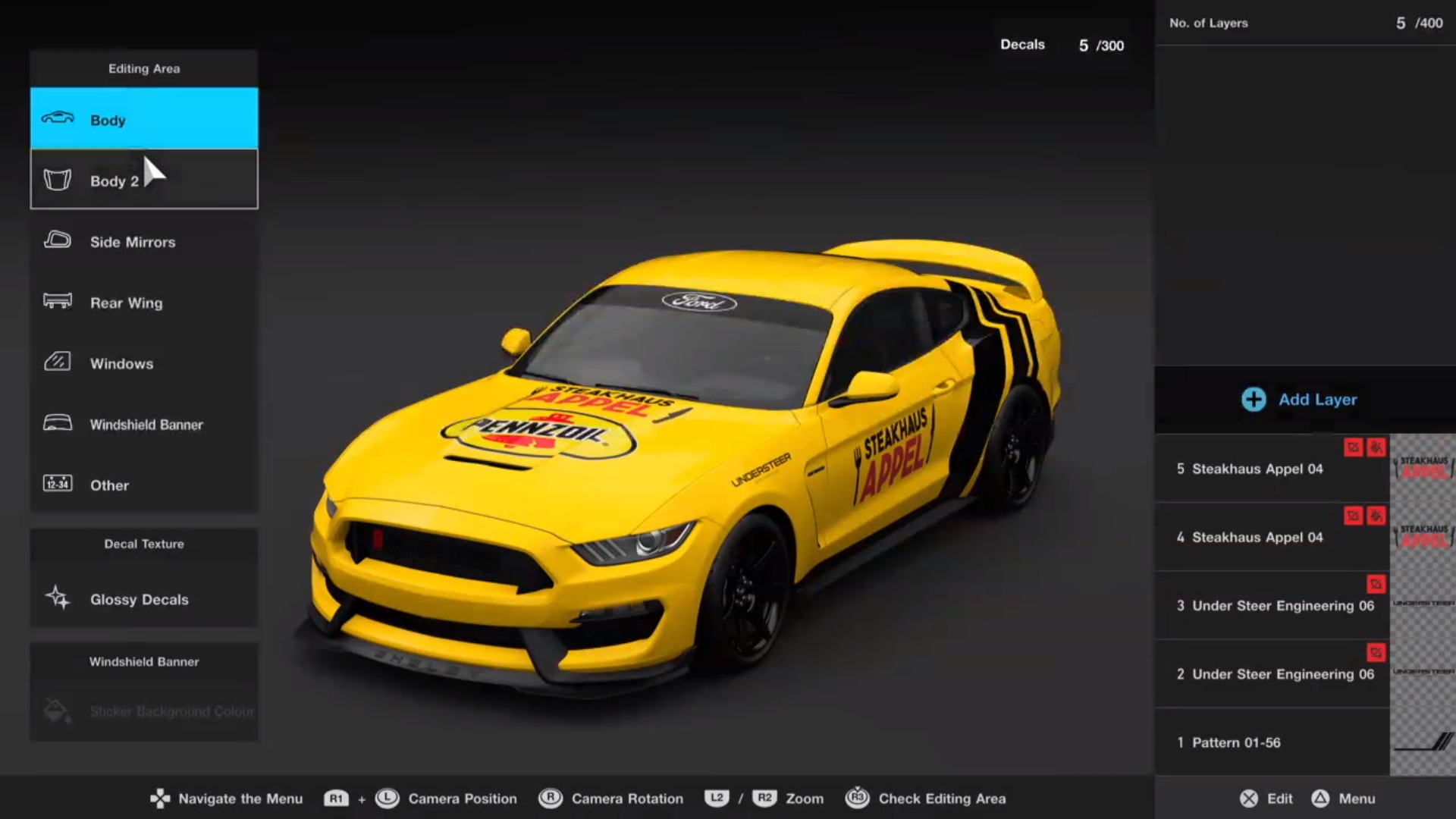The height and width of the screenshot is (819, 1456).
Task: Select the Pattern 01-56 layer thumbnail
Action: [1421, 742]
